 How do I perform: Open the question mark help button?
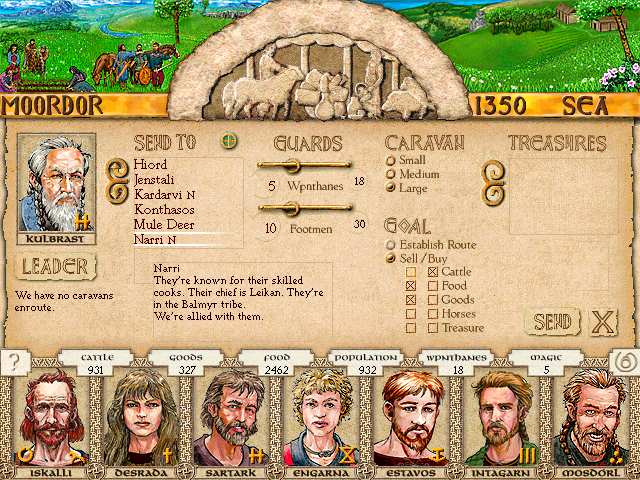[14, 362]
